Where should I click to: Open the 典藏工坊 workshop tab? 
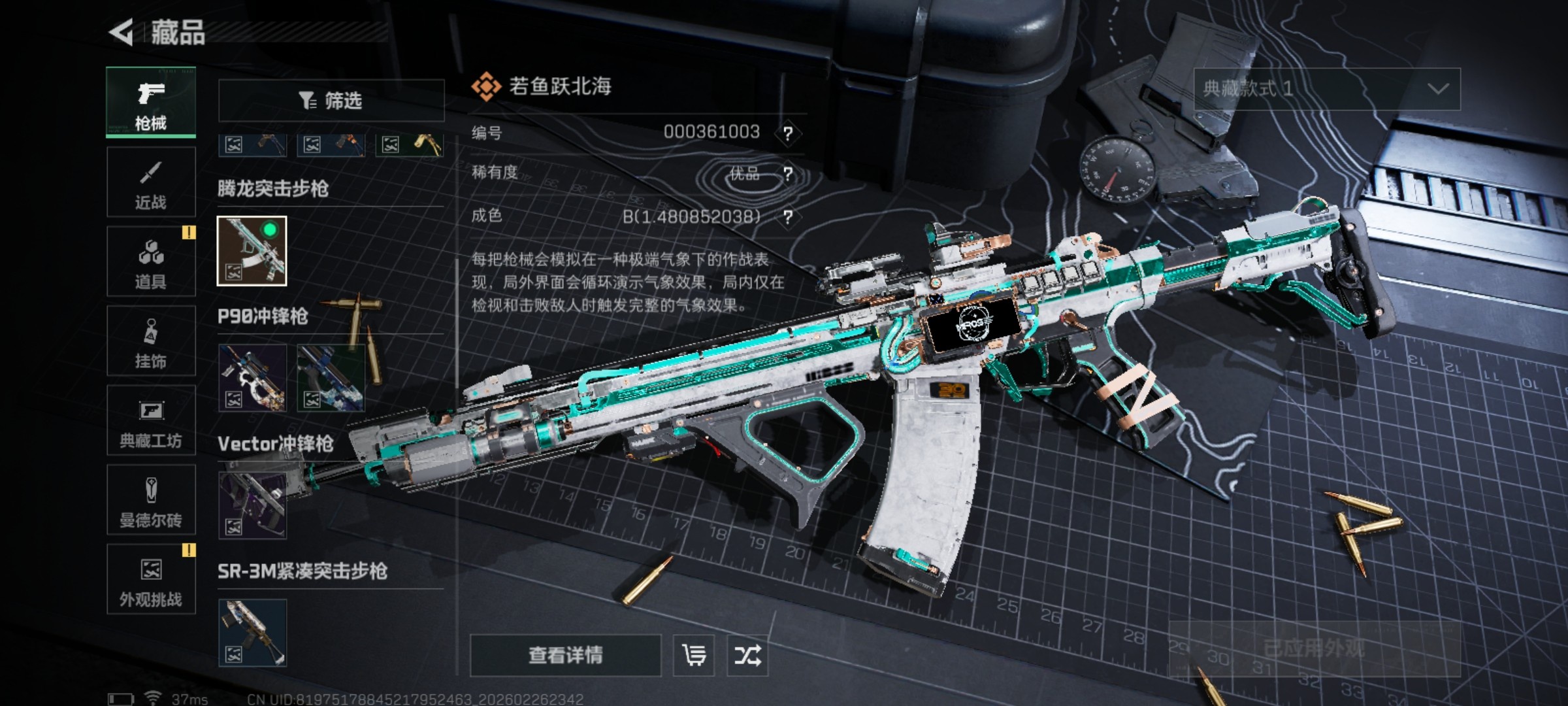(x=151, y=421)
